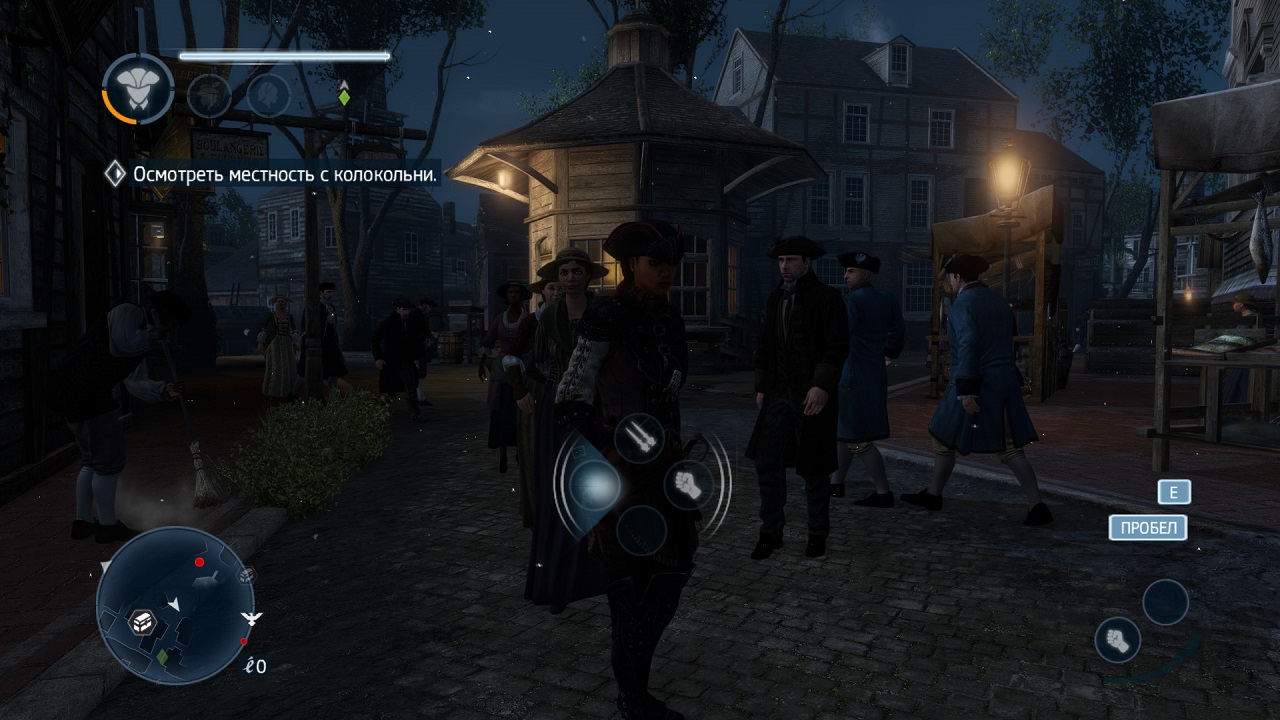Select the fist slot in weapon wheel

point(689,485)
